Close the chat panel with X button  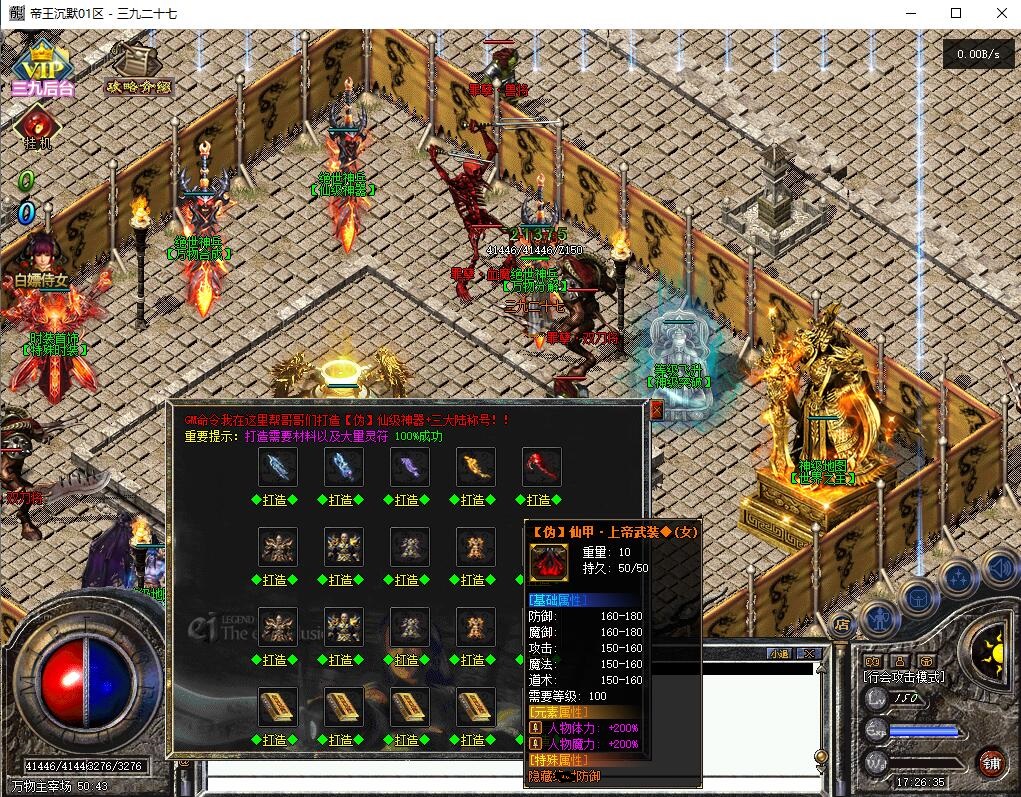tap(810, 653)
